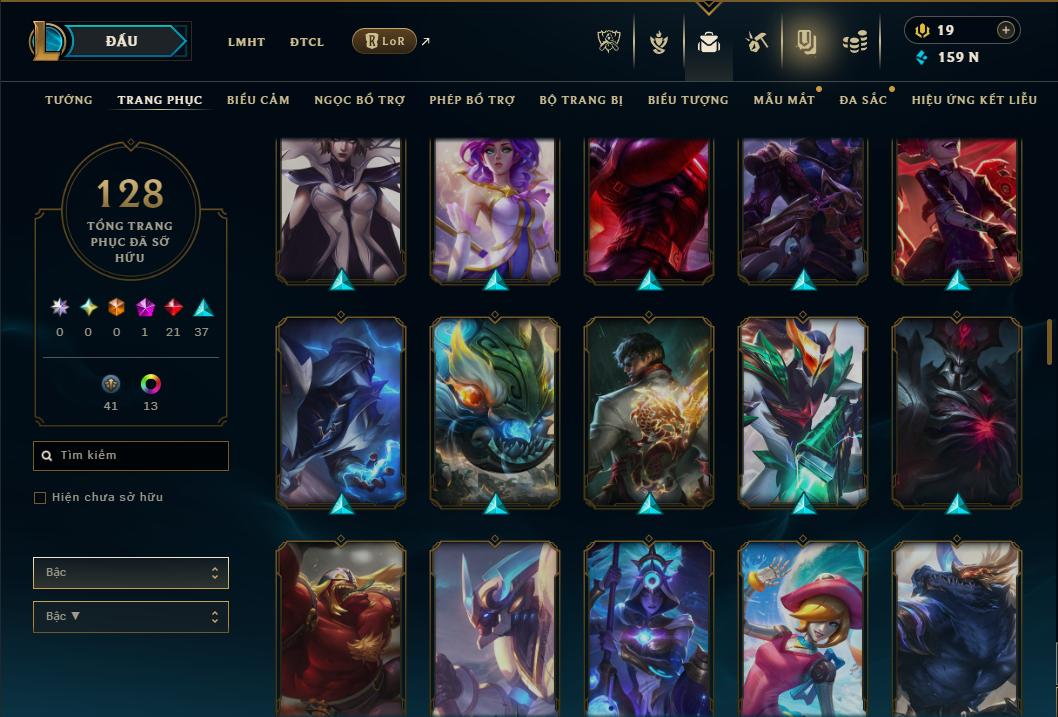Image resolution: width=1058 pixels, height=717 pixels.
Task: Switch to the TƯỚNG tab
Action: (x=69, y=100)
